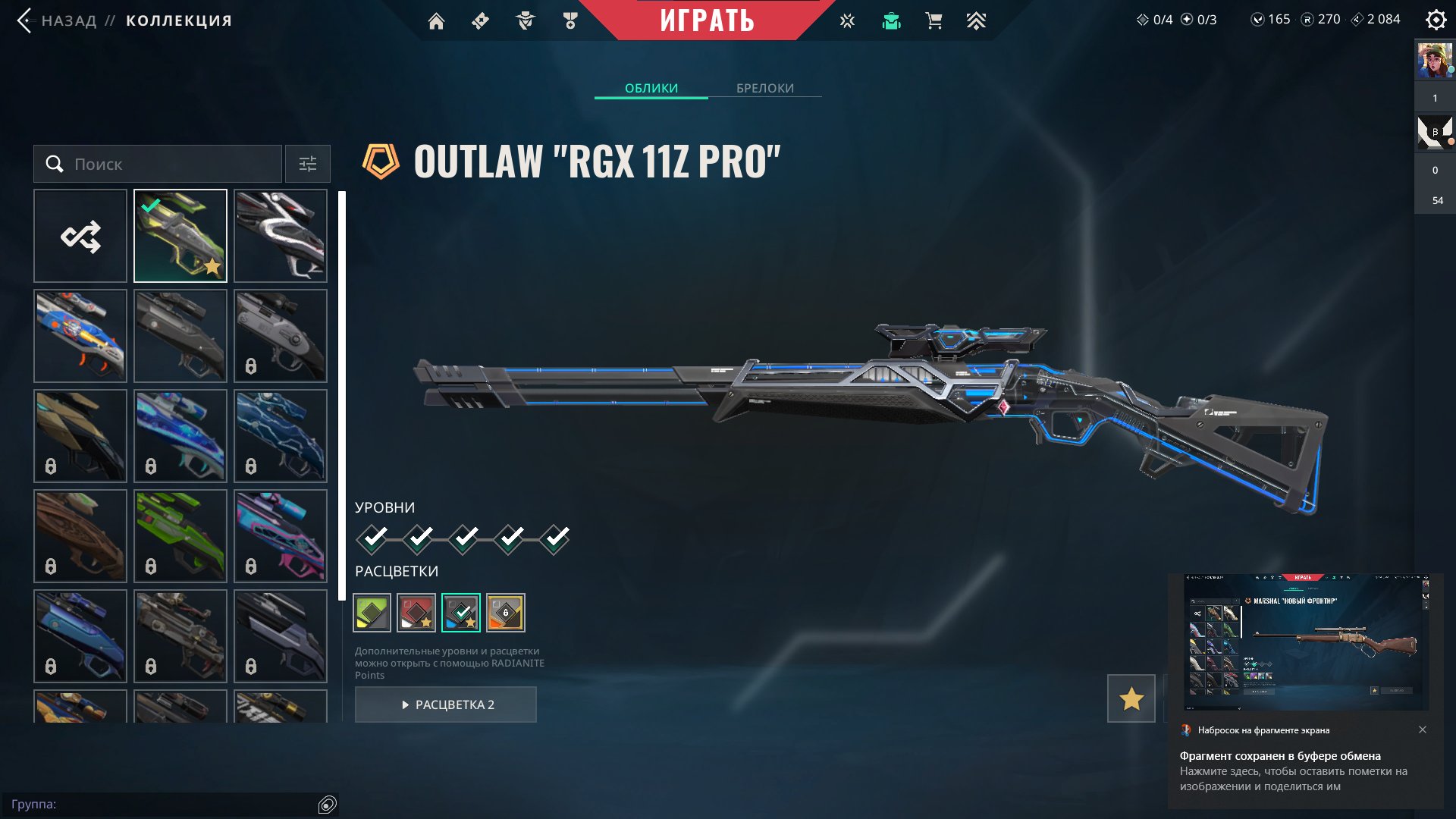This screenshot has width=1456, height=819.
Task: Choose the green-yellow equipped Outlaw skin
Action: [x=180, y=236]
